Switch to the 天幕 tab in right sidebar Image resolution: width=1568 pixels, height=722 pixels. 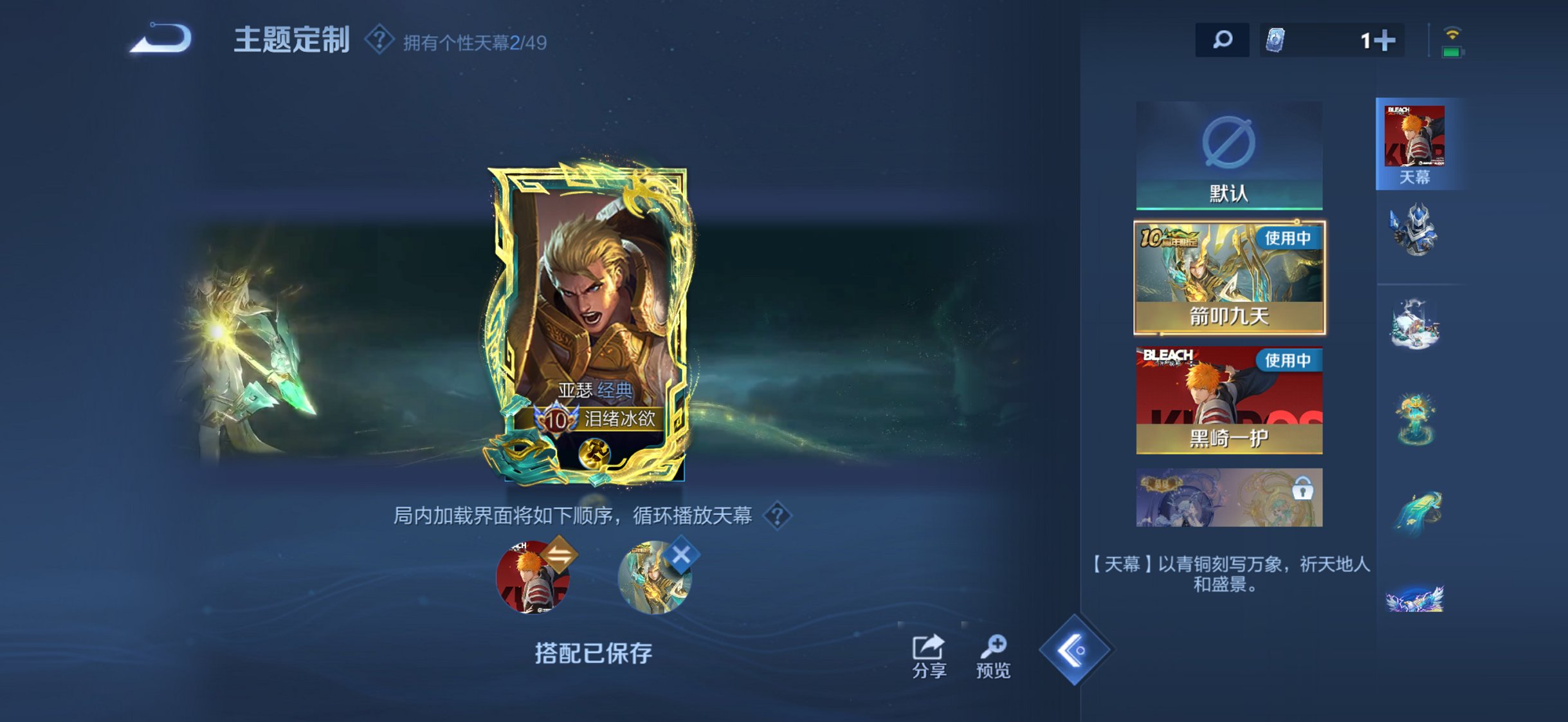point(1416,142)
